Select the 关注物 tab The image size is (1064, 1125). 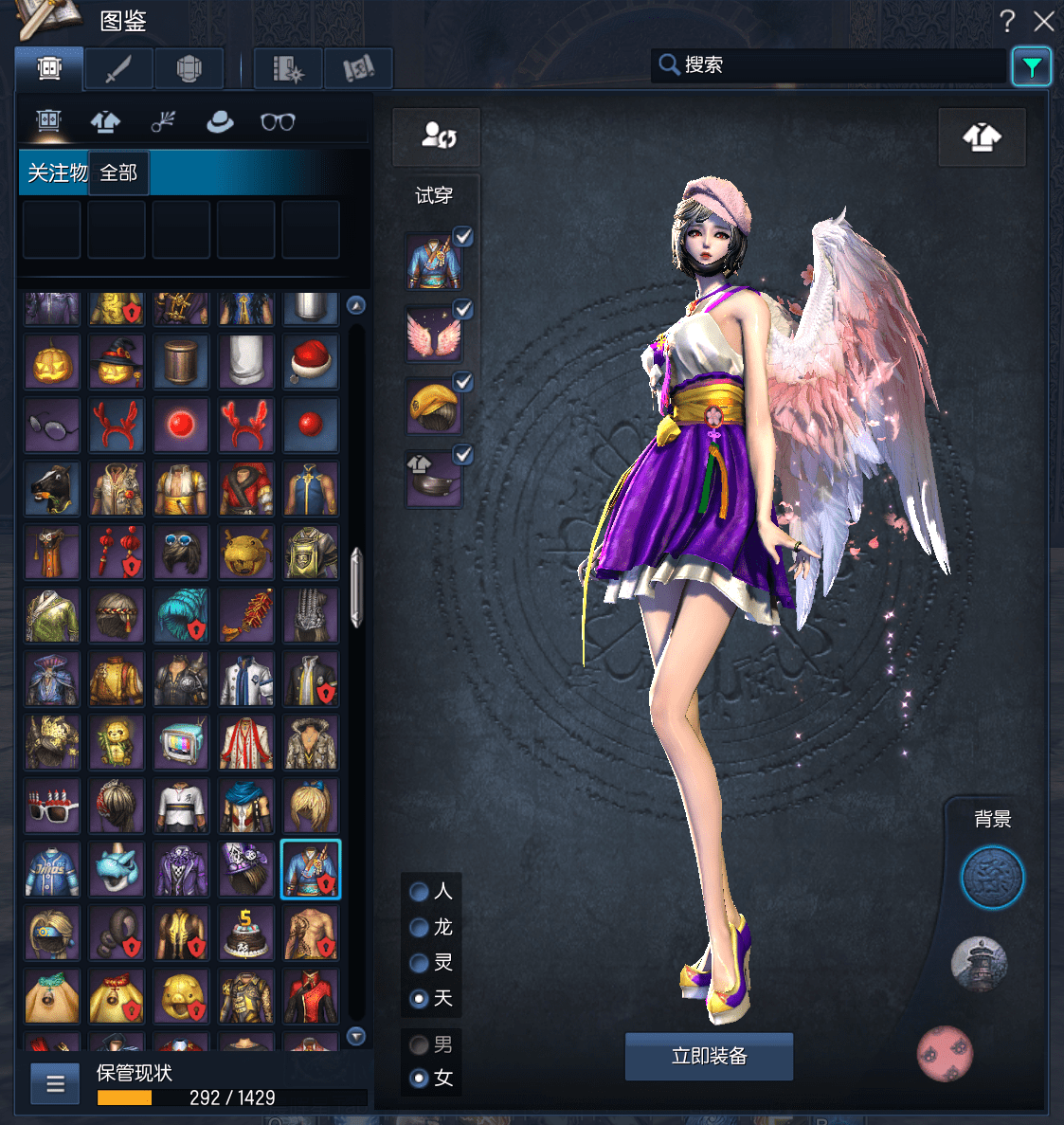55,172
